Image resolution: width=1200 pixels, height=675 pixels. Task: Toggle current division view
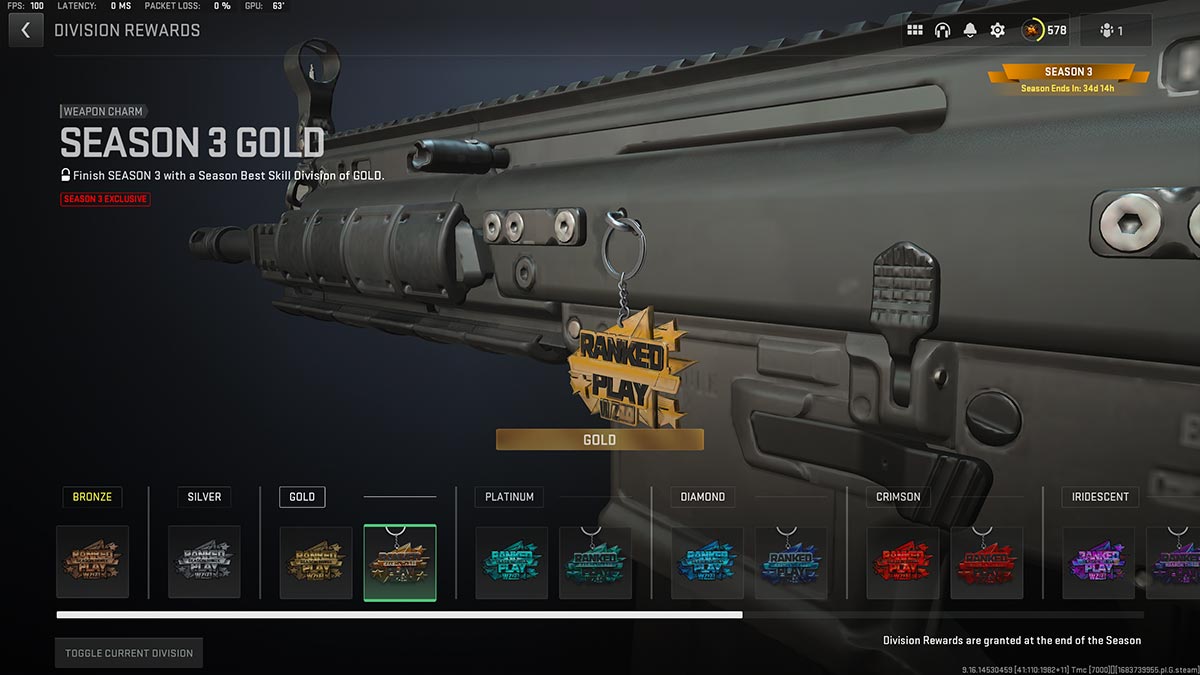(x=129, y=653)
